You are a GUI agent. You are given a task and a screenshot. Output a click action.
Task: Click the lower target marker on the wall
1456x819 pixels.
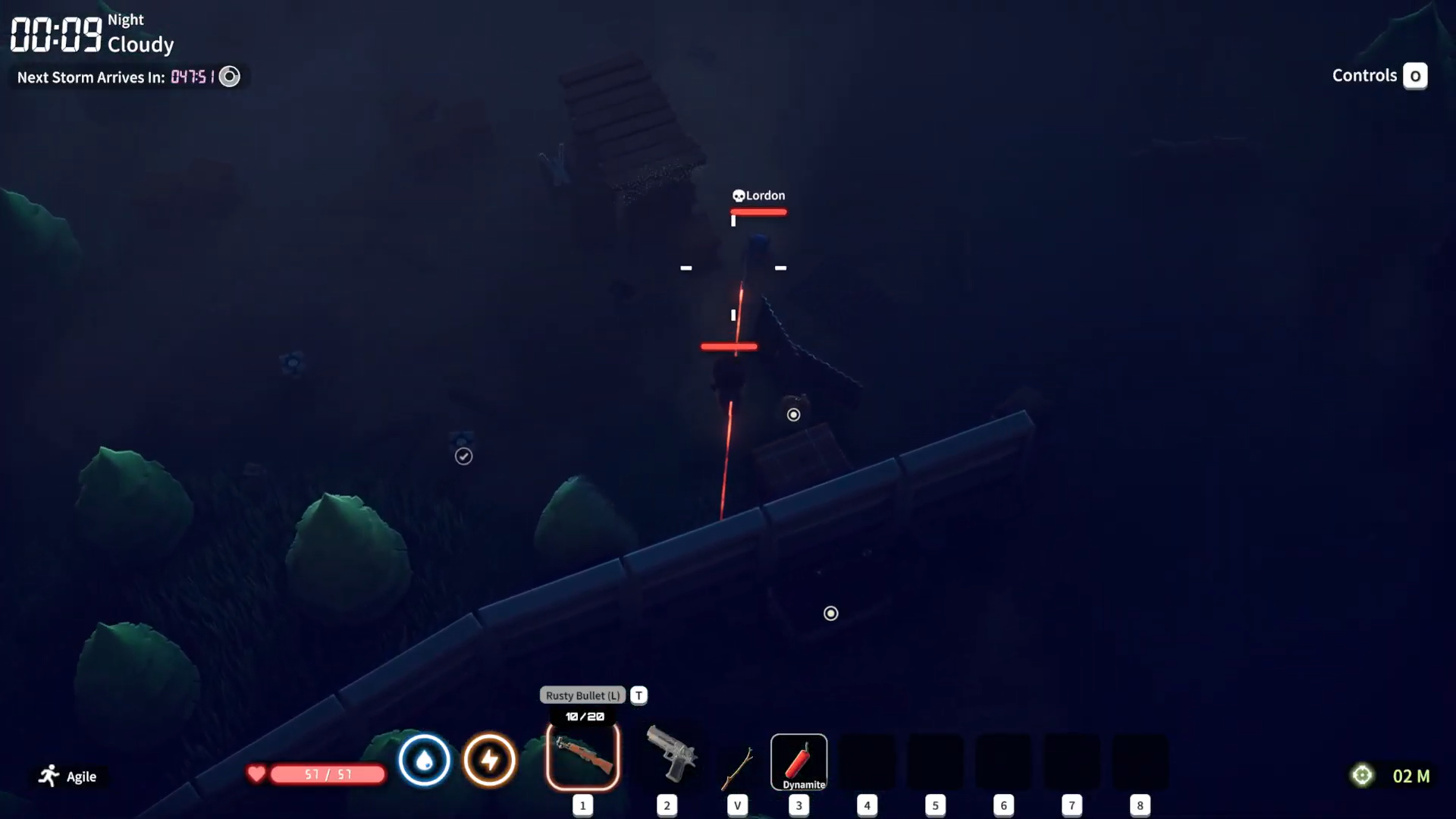tap(831, 613)
